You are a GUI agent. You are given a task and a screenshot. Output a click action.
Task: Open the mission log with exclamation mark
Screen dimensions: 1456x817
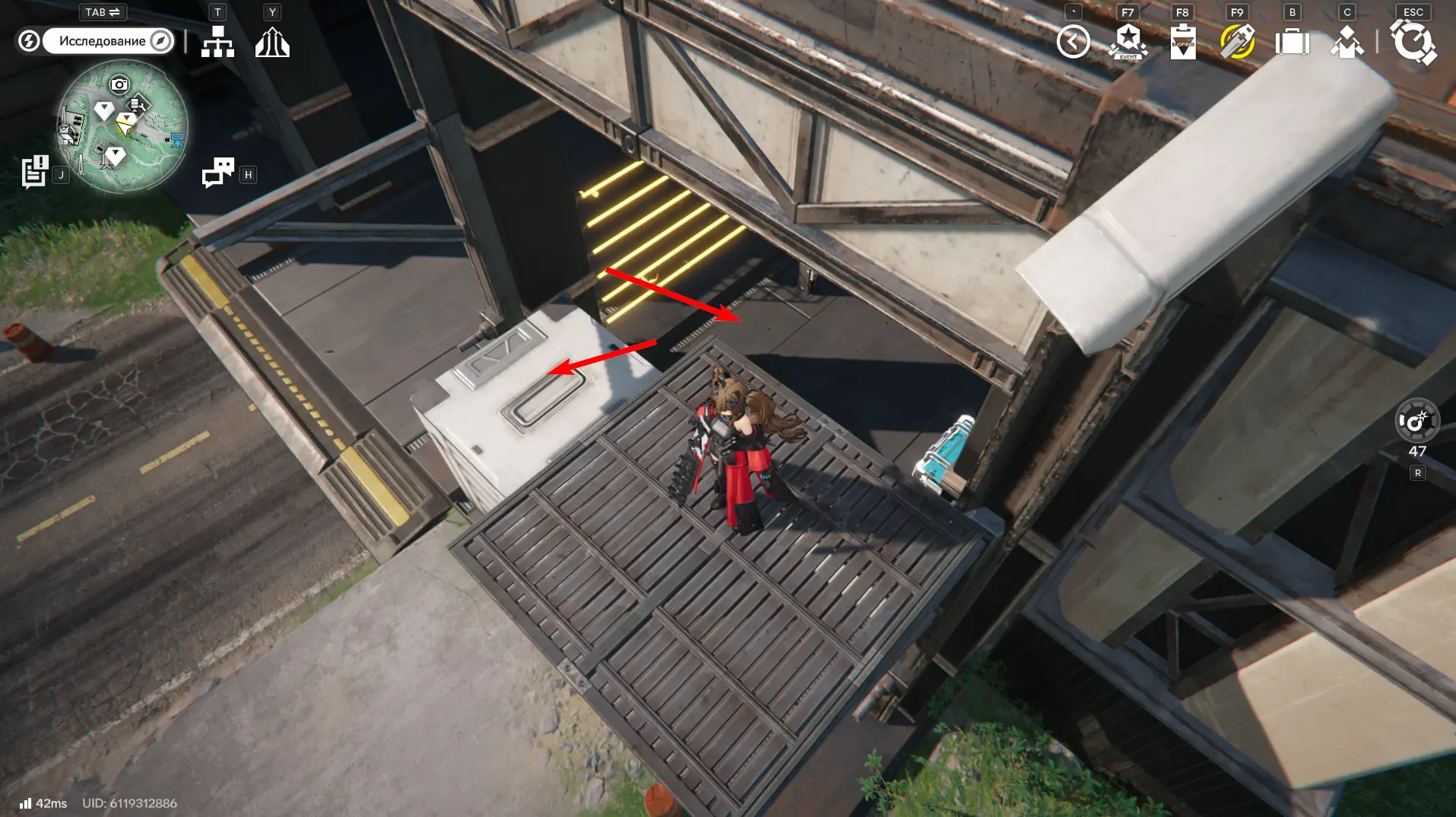pyautogui.click(x=34, y=171)
